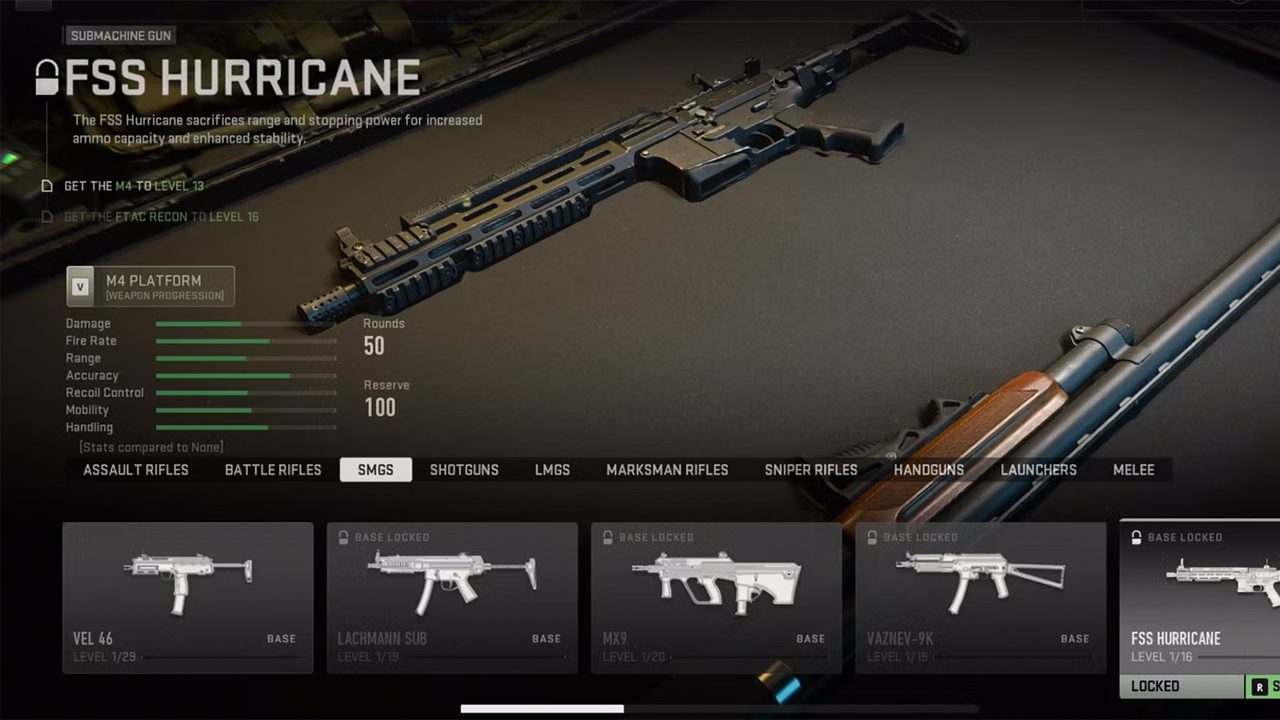Select the SMGs tab
This screenshot has height=720, width=1280.
[376, 470]
